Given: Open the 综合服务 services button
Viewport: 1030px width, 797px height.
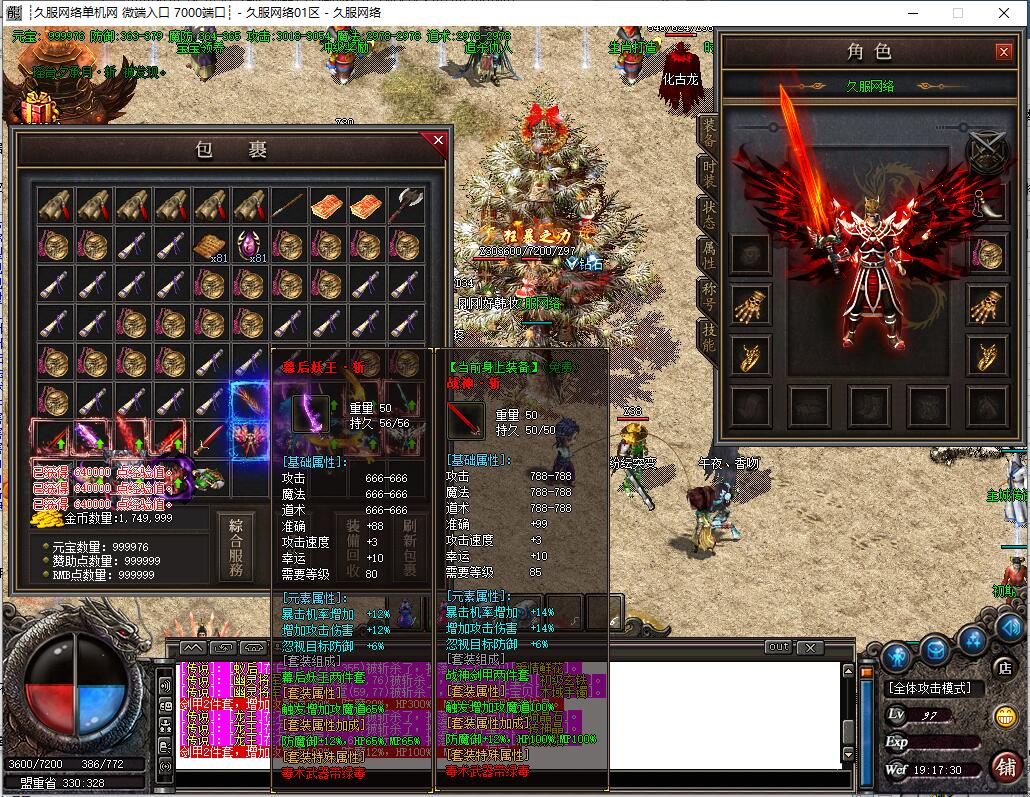Looking at the screenshot, I should point(236,548).
